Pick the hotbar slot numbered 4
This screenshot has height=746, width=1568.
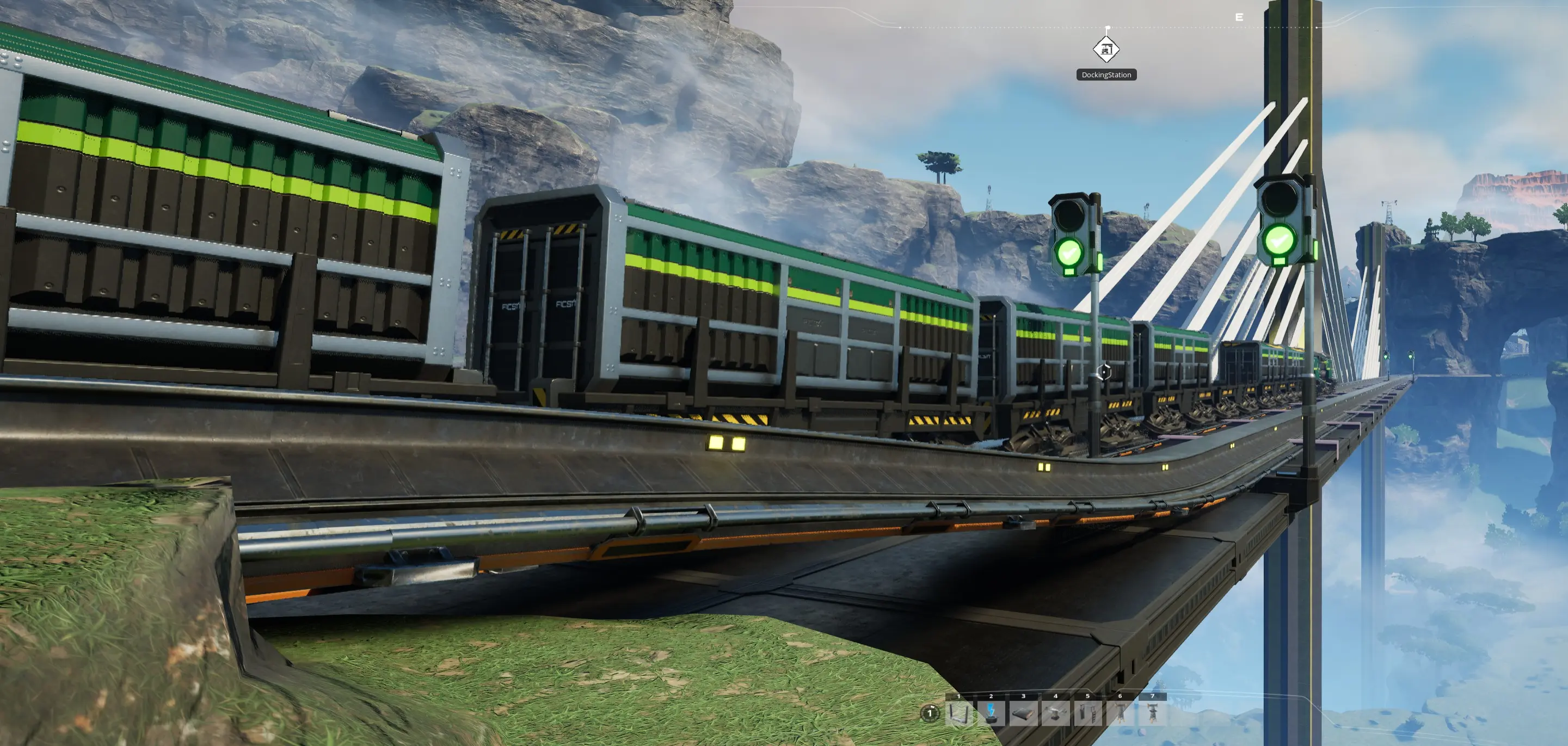[1056, 712]
